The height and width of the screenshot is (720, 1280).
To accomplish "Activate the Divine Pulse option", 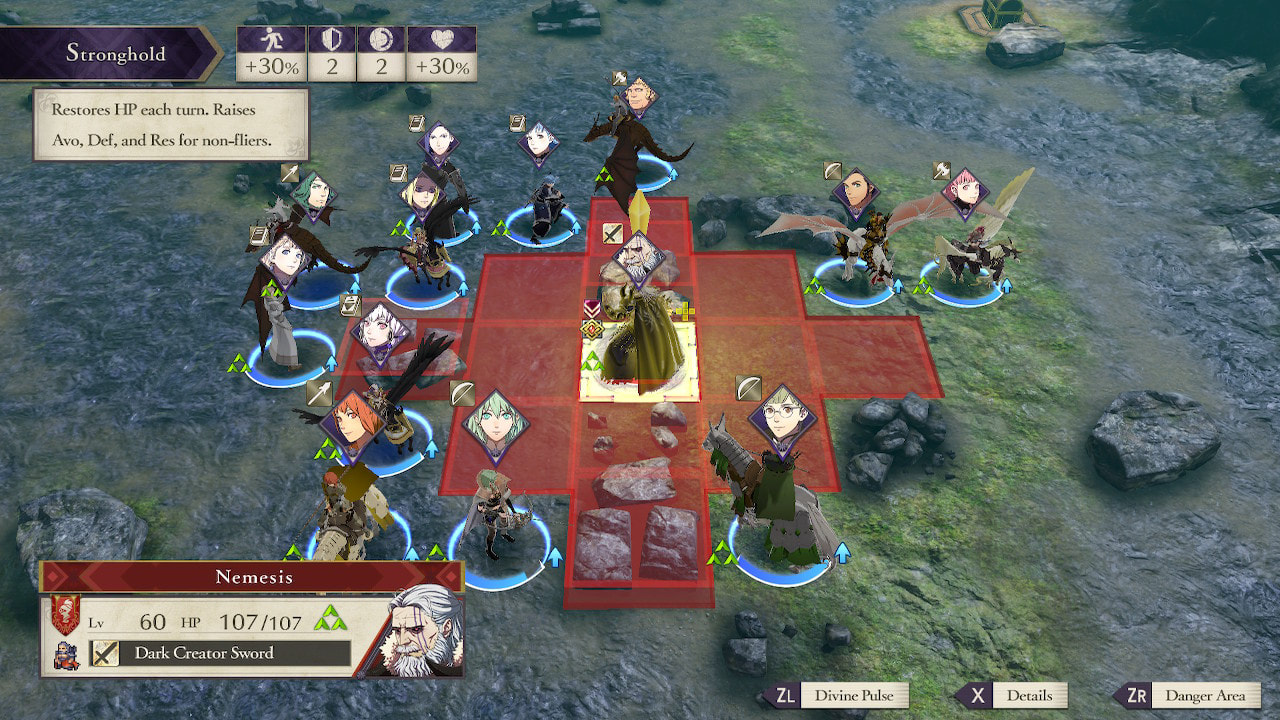I will coord(836,696).
